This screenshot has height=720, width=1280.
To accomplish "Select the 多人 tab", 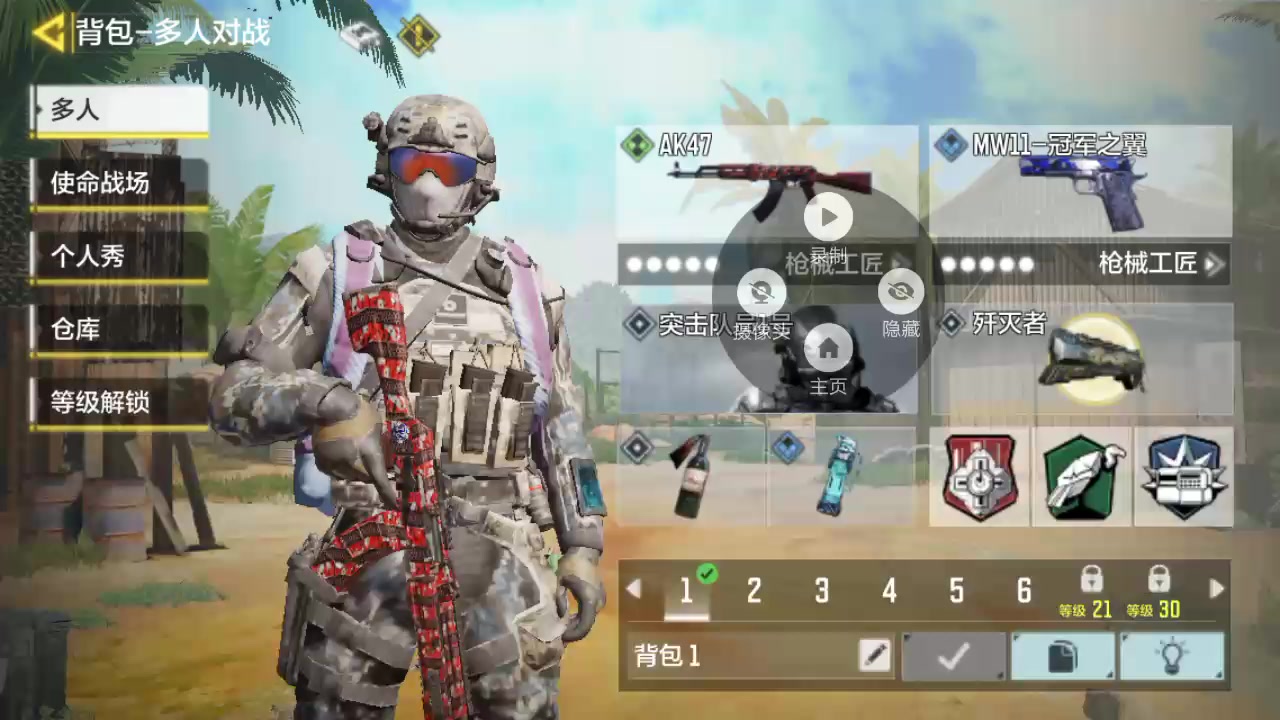I will [x=120, y=110].
